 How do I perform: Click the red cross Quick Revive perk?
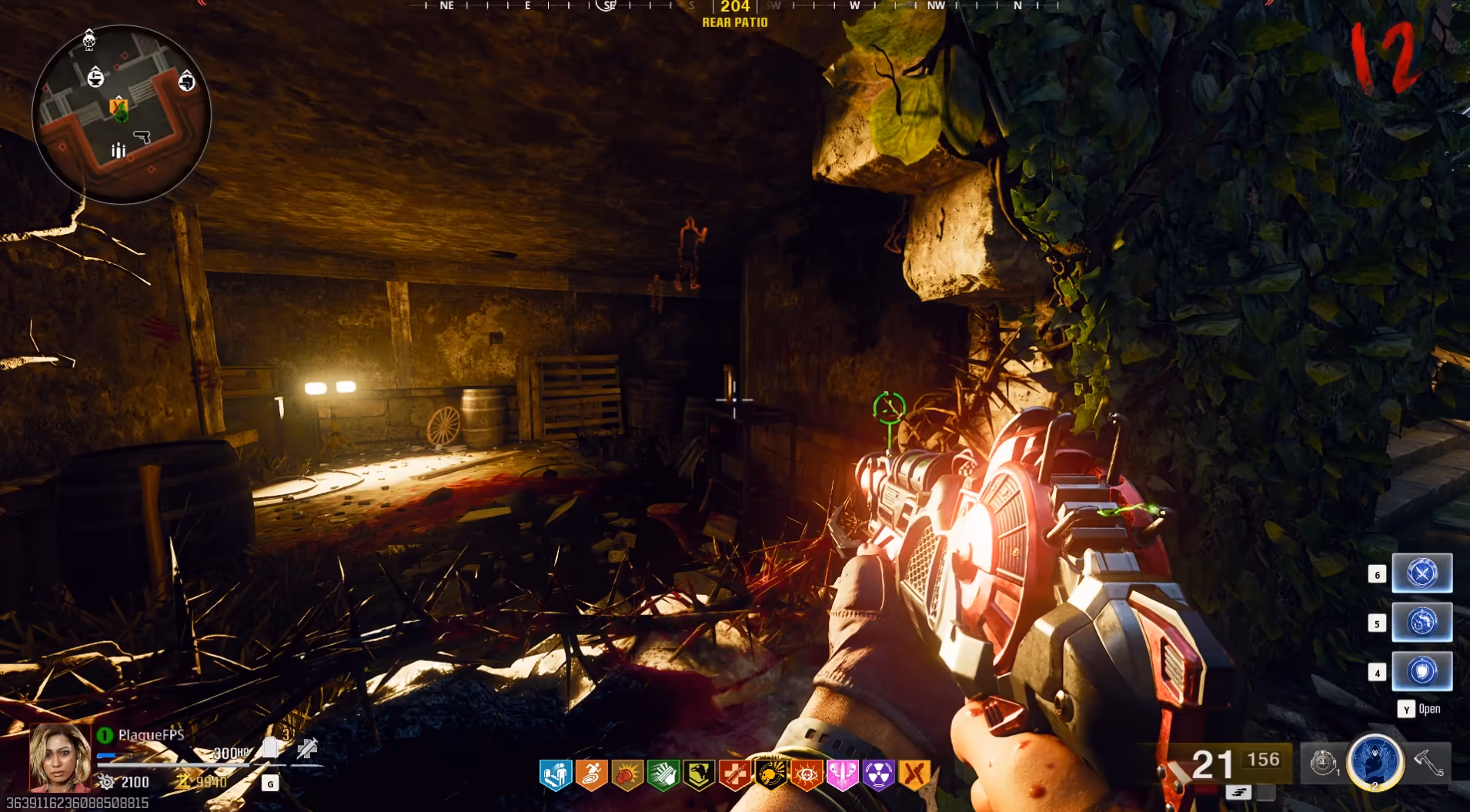734,775
